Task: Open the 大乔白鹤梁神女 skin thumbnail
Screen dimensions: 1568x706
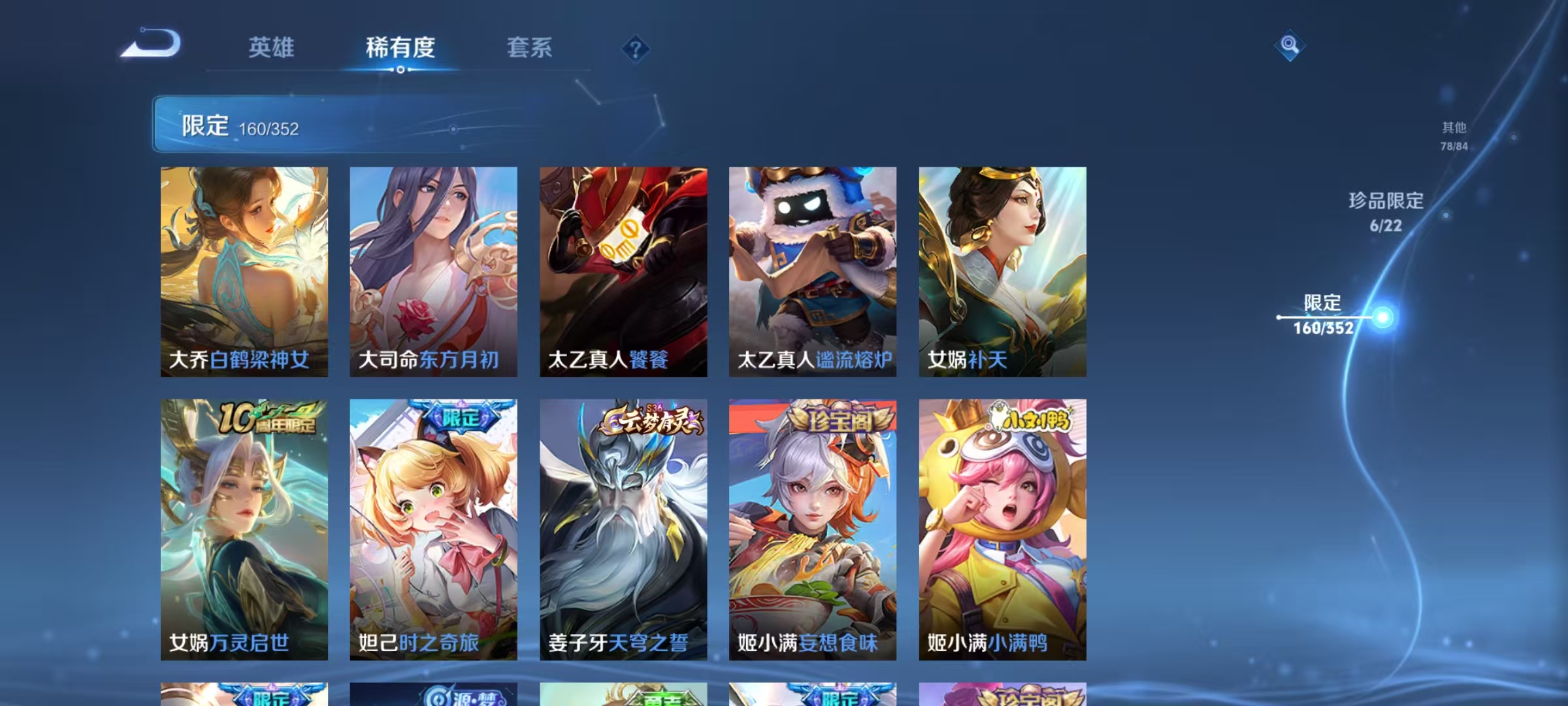Action: (x=244, y=271)
